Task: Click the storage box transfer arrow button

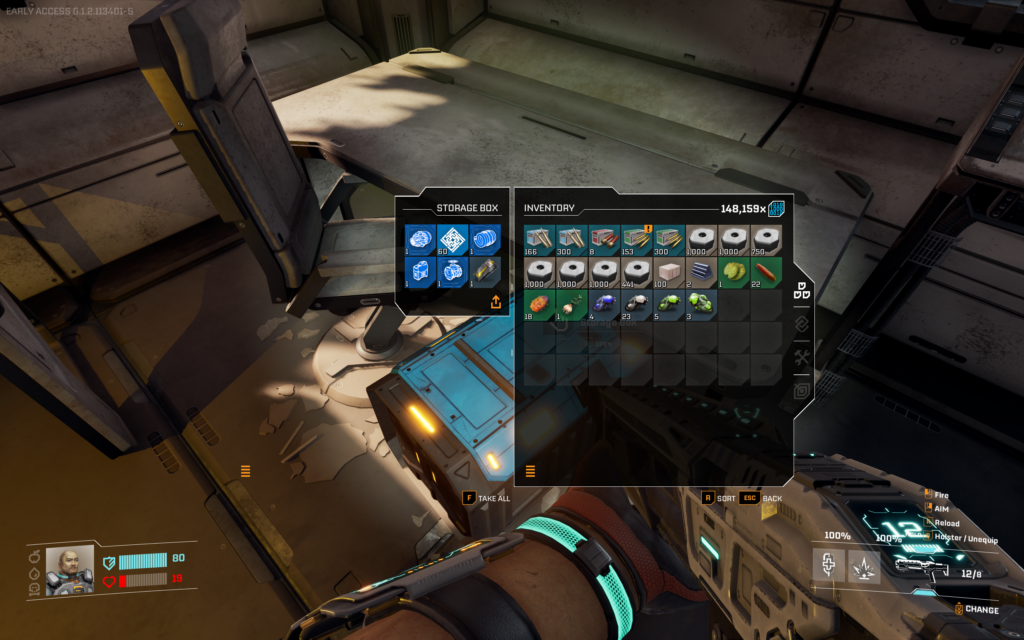Action: pos(495,302)
